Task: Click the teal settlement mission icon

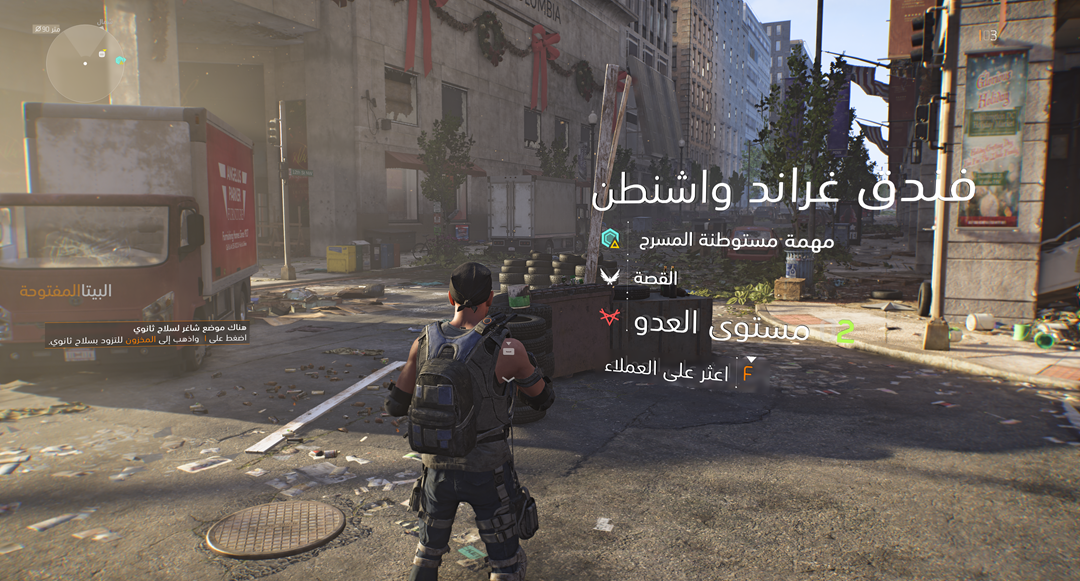Action: 610,240
